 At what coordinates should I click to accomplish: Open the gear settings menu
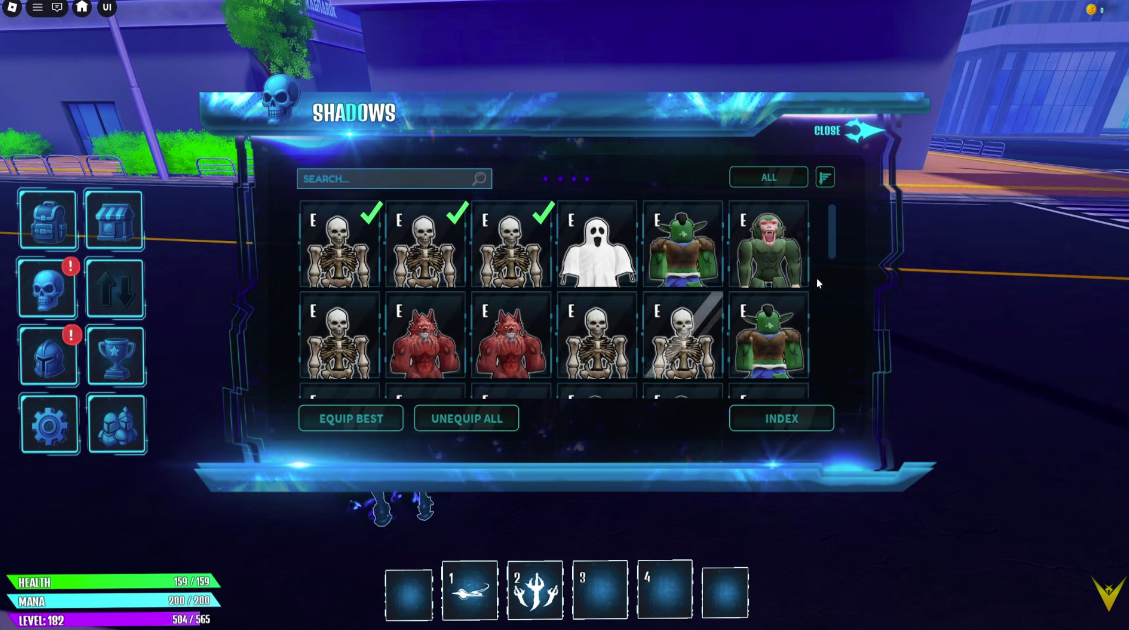click(x=48, y=424)
